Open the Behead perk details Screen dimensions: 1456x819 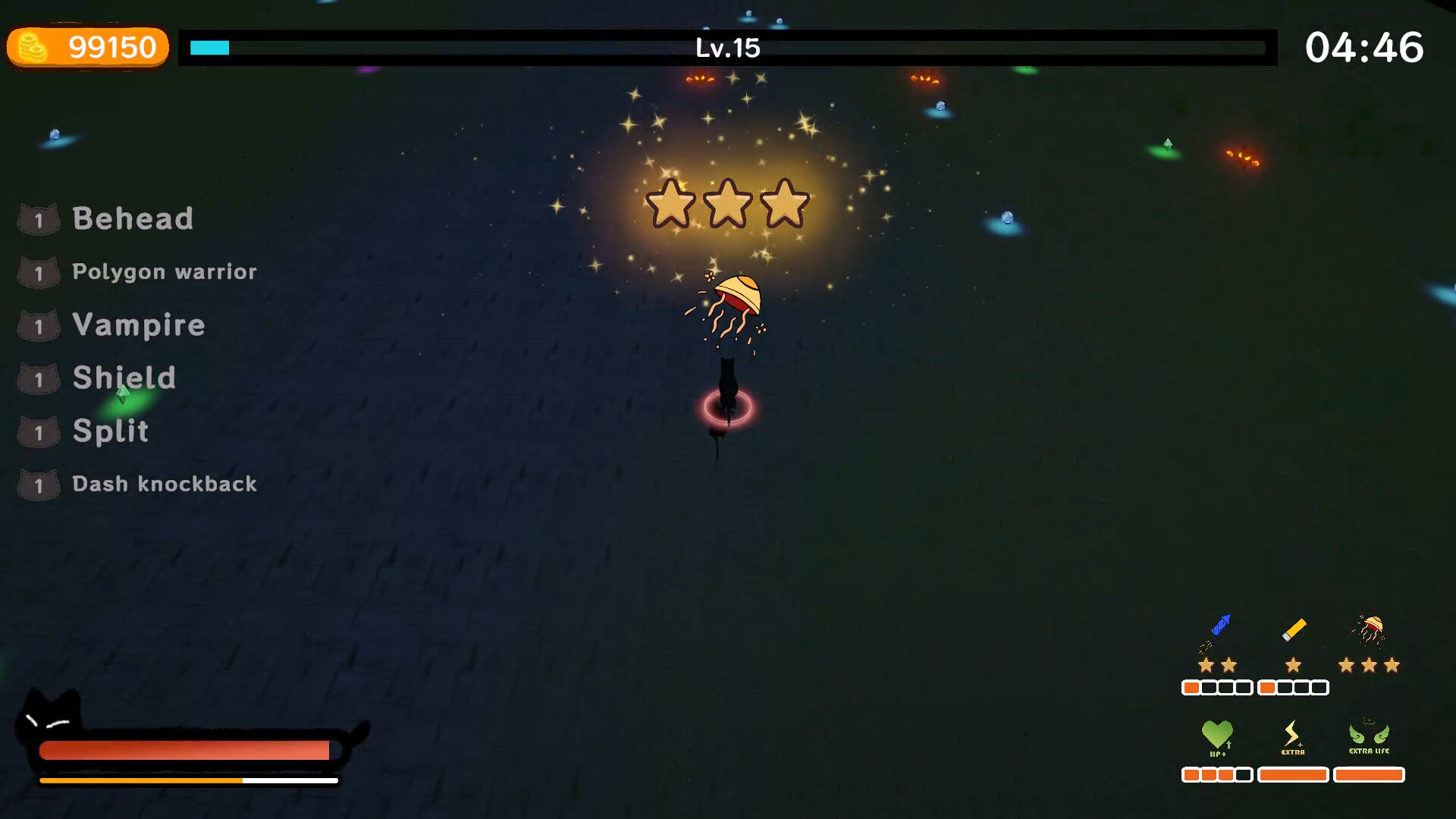[133, 219]
